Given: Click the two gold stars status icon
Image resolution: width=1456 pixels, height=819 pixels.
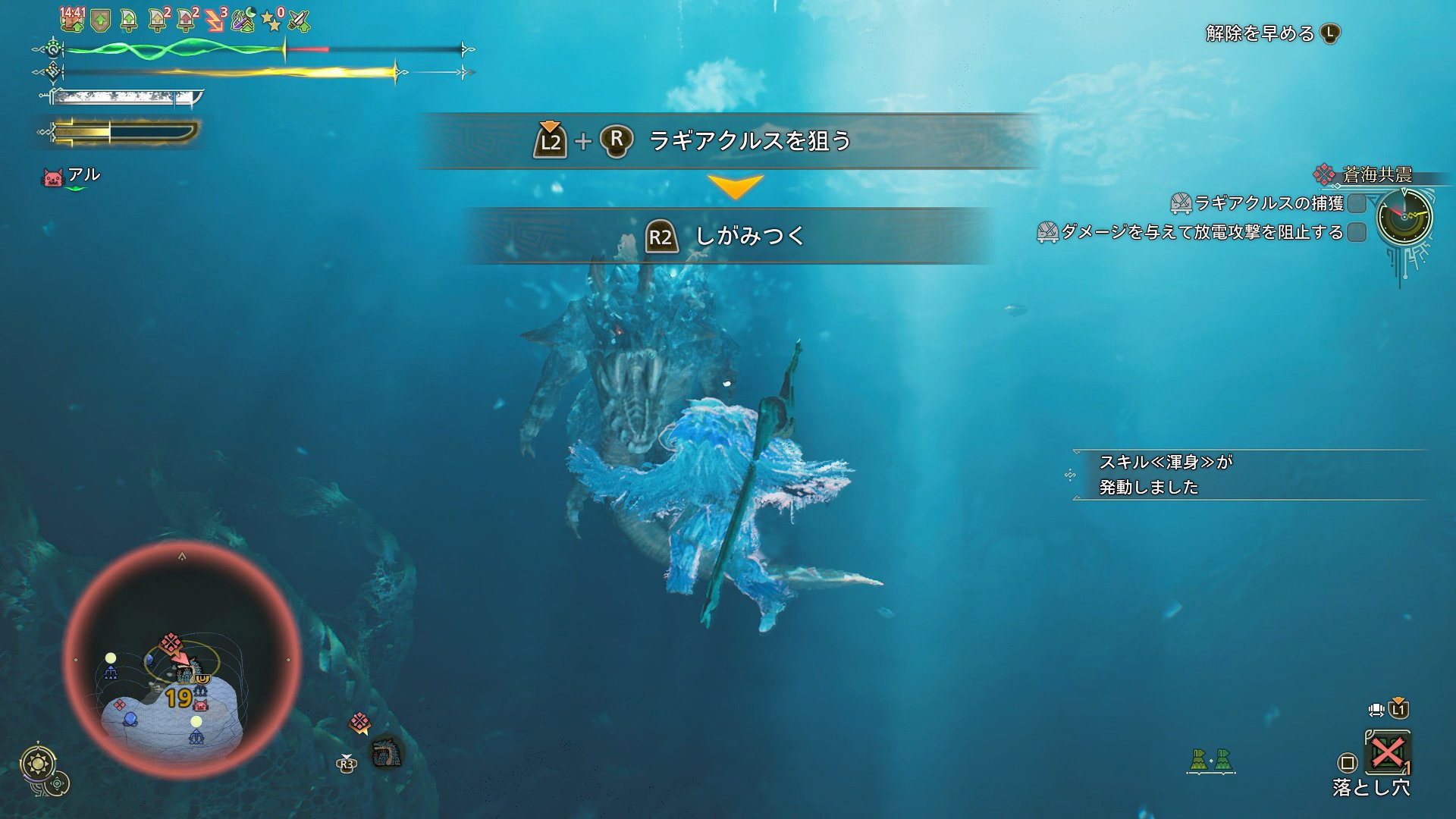Looking at the screenshot, I should click(x=271, y=21).
